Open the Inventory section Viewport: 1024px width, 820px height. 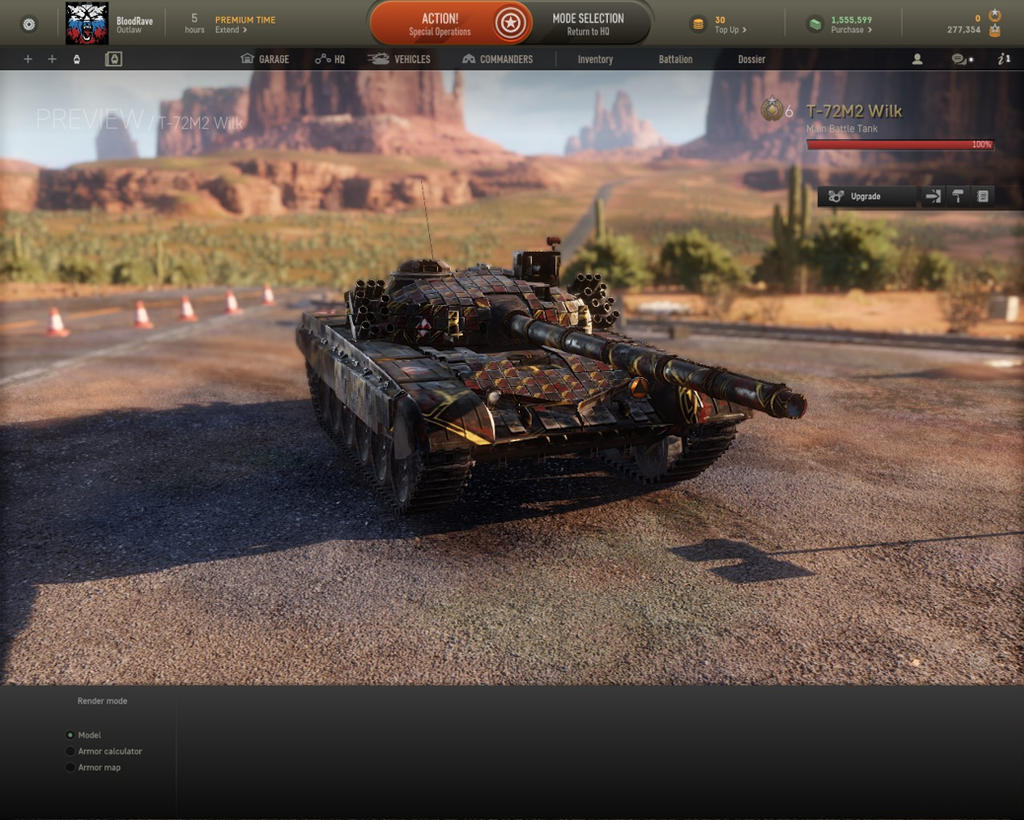[x=595, y=59]
